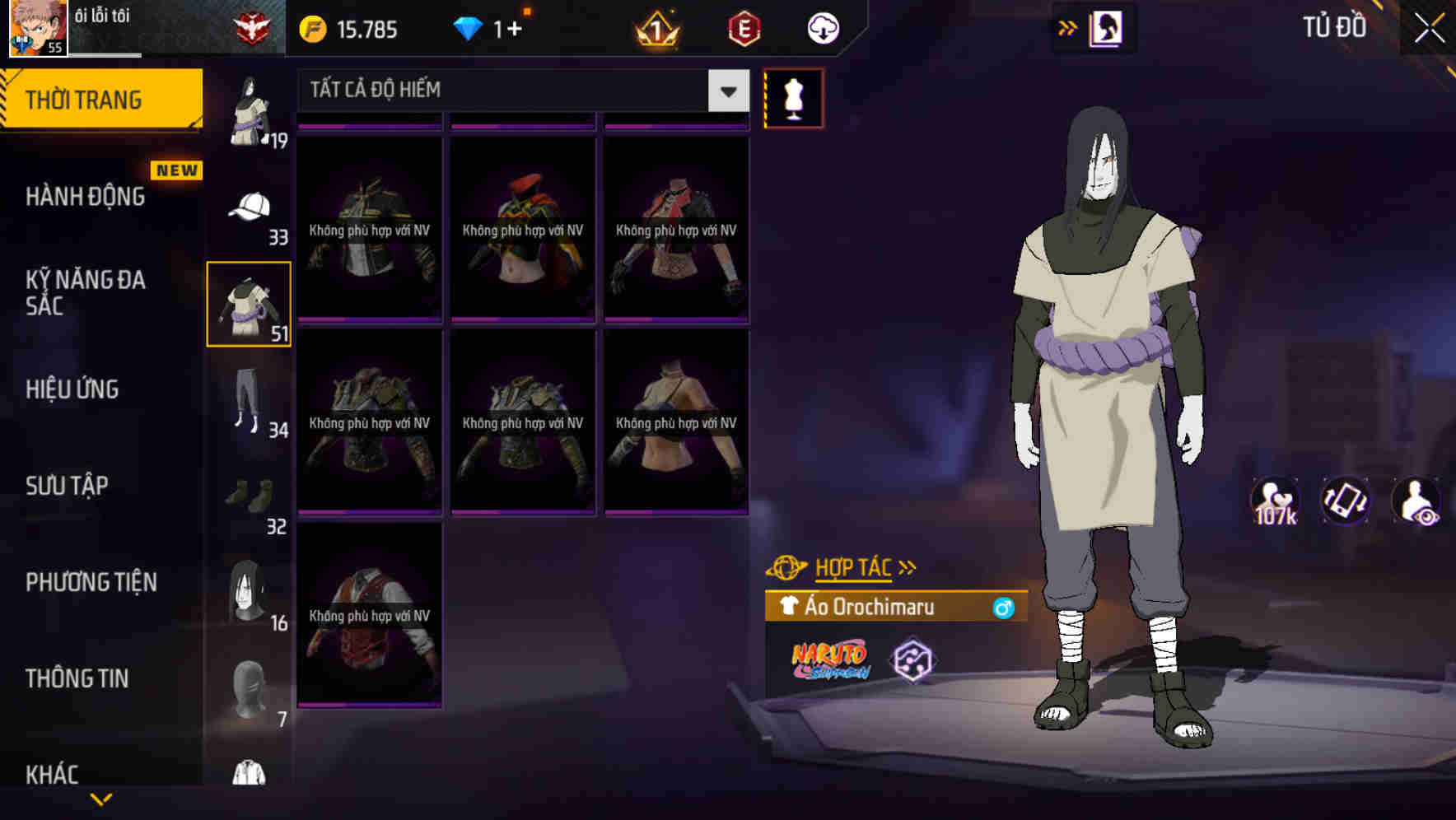Click the HỢP TÁC link
Image resolution: width=1456 pixels, height=820 pixels.
(854, 566)
